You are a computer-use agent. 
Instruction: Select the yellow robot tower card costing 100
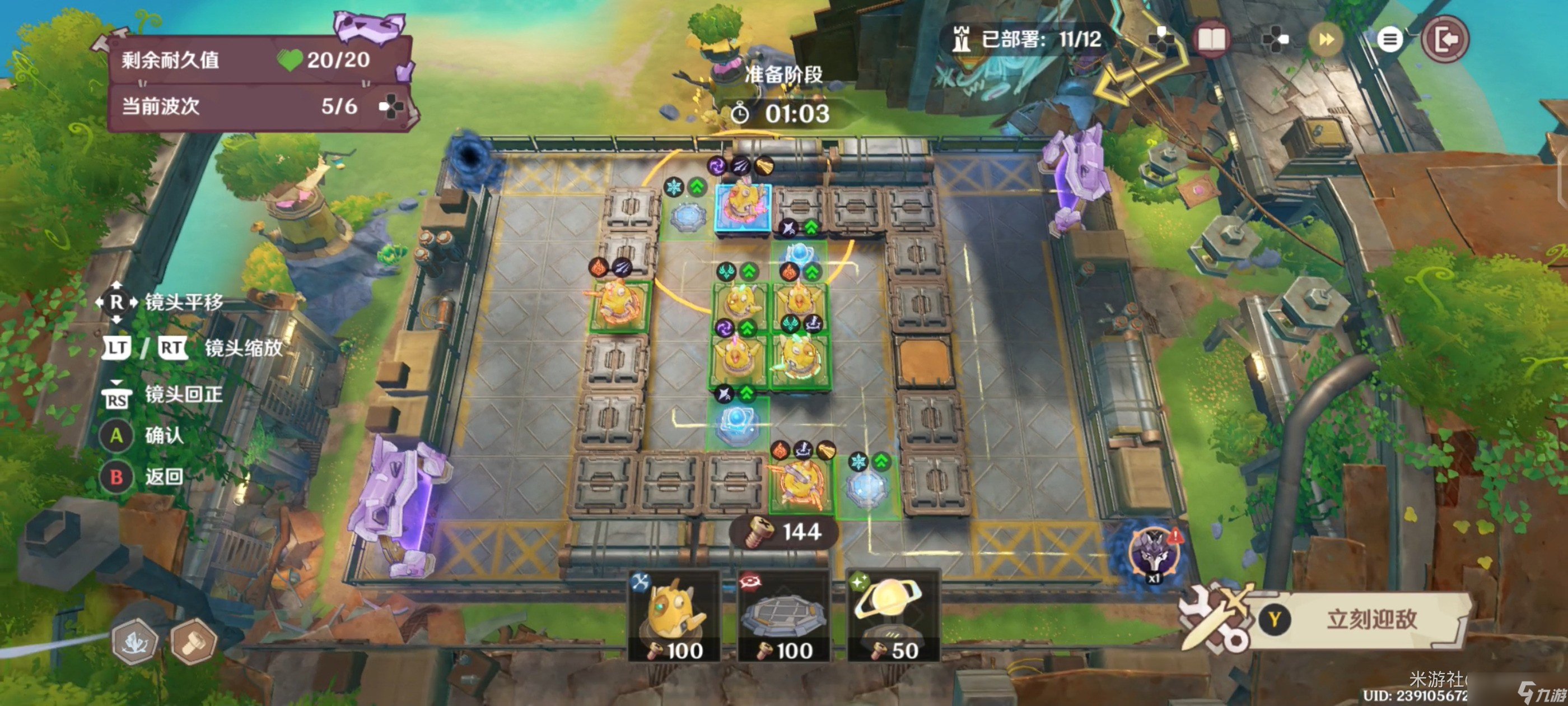tap(675, 616)
